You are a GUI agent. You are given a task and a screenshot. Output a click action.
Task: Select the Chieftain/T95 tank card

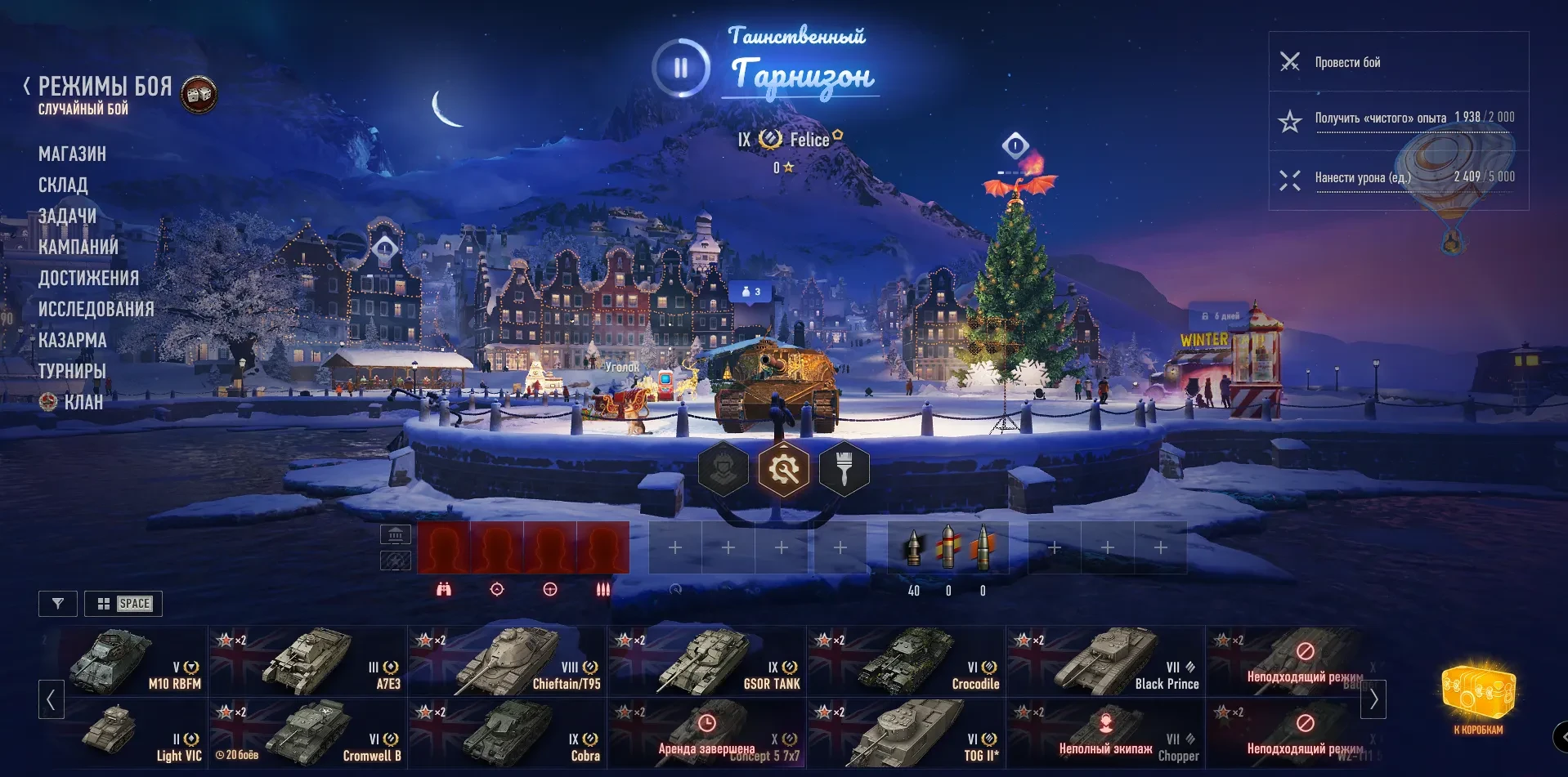(508, 661)
